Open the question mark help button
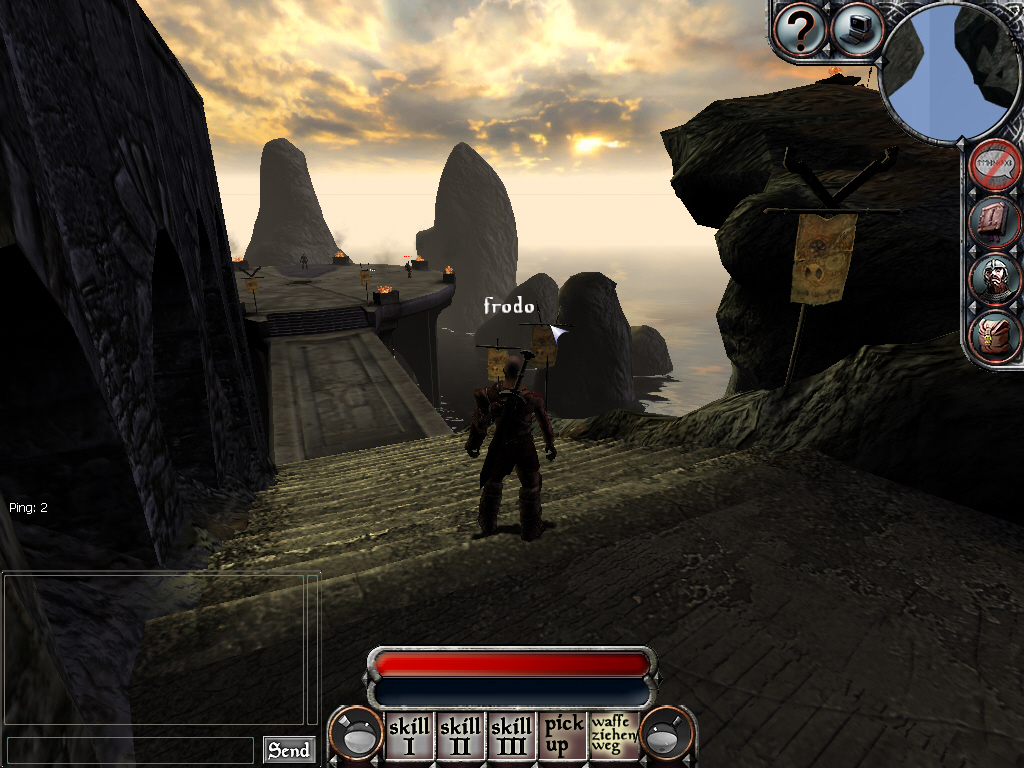This screenshot has width=1024, height=768. (800, 31)
